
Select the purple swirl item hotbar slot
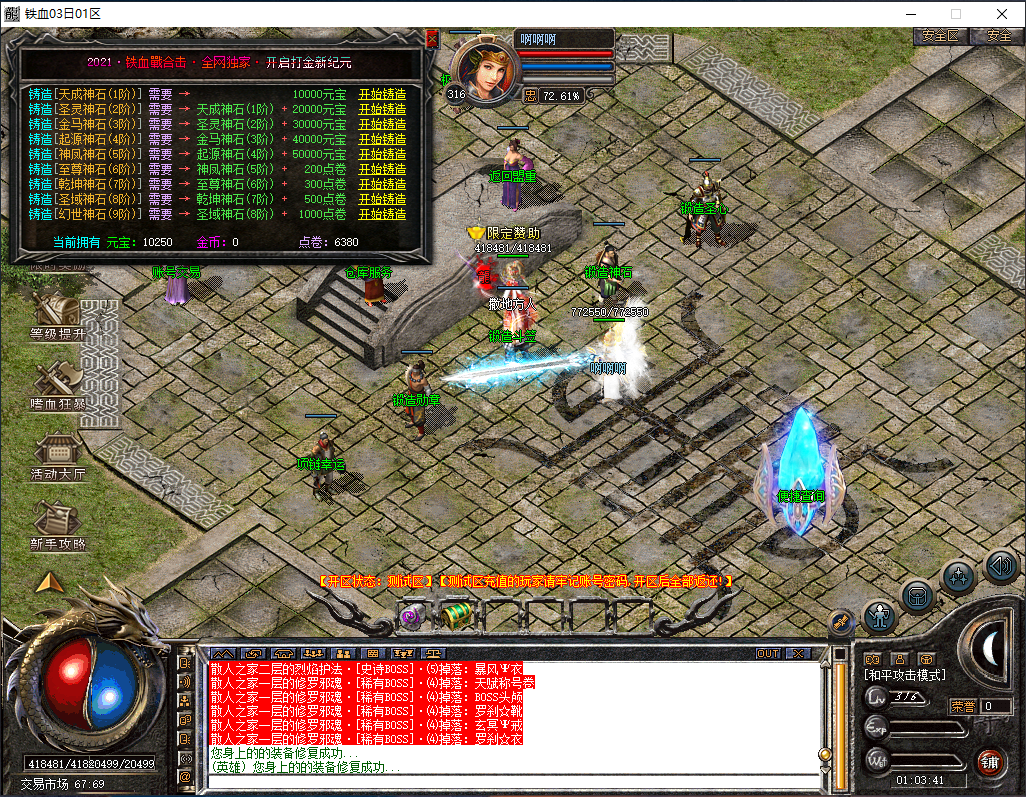coord(412,615)
